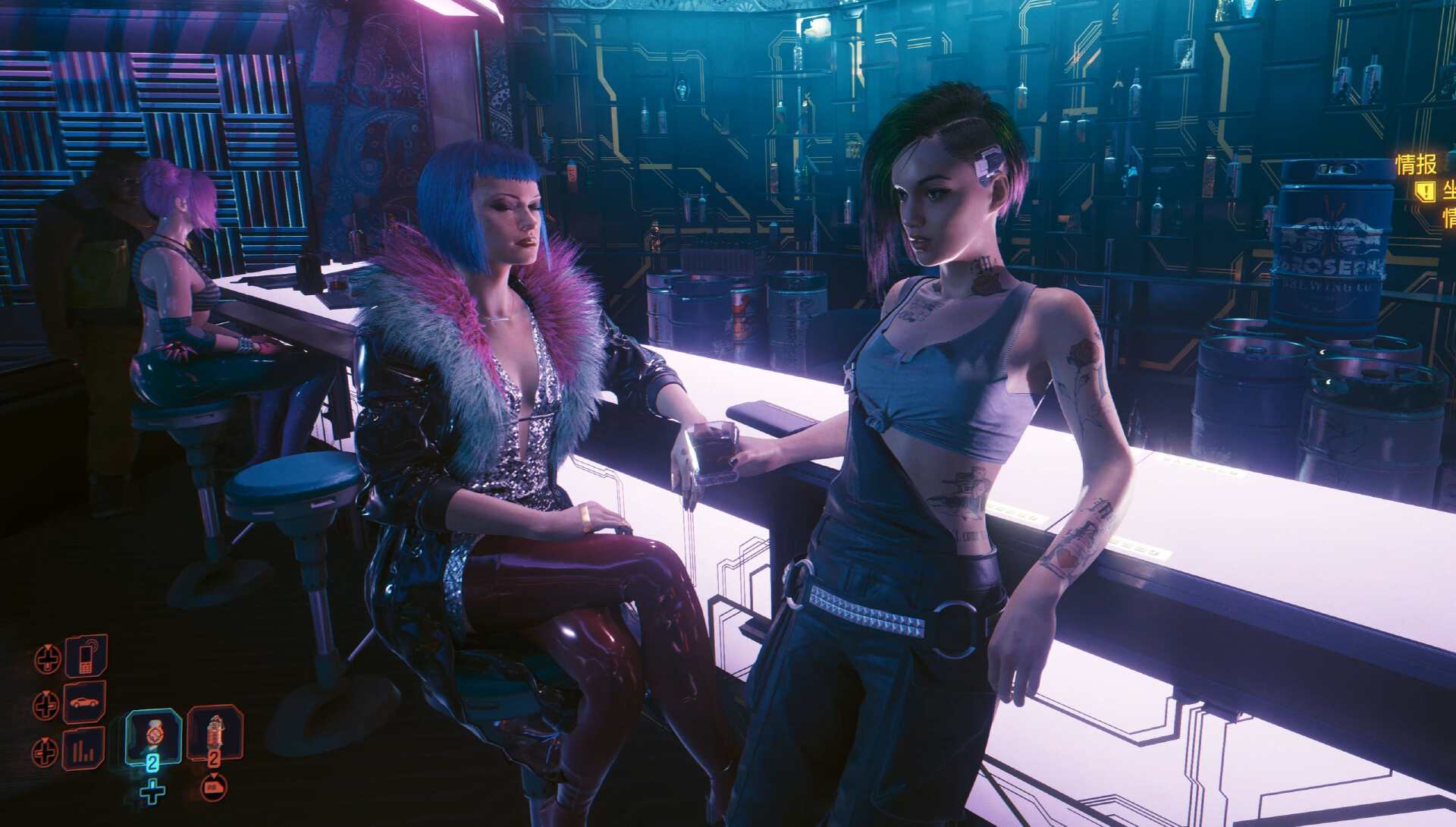
Task: Open the phone from the quick-access icon
Action: [86, 656]
